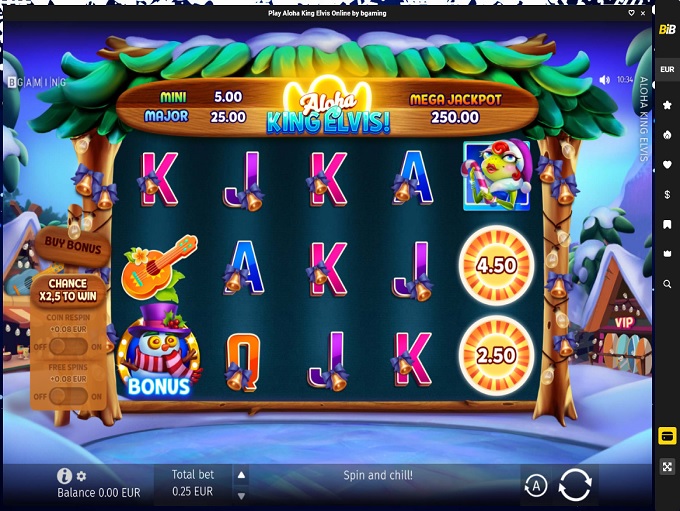Screen dimensions: 680x511
Task: Click the sidebar star icon
Action: [x=667, y=104]
